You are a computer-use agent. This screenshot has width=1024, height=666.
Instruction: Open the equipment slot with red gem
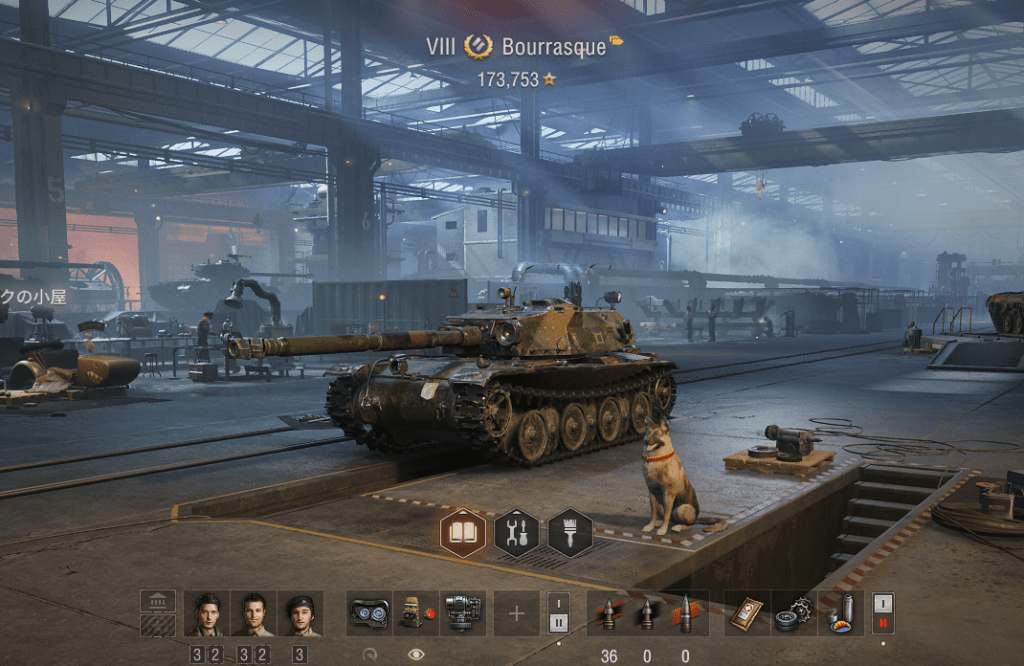pos(415,613)
